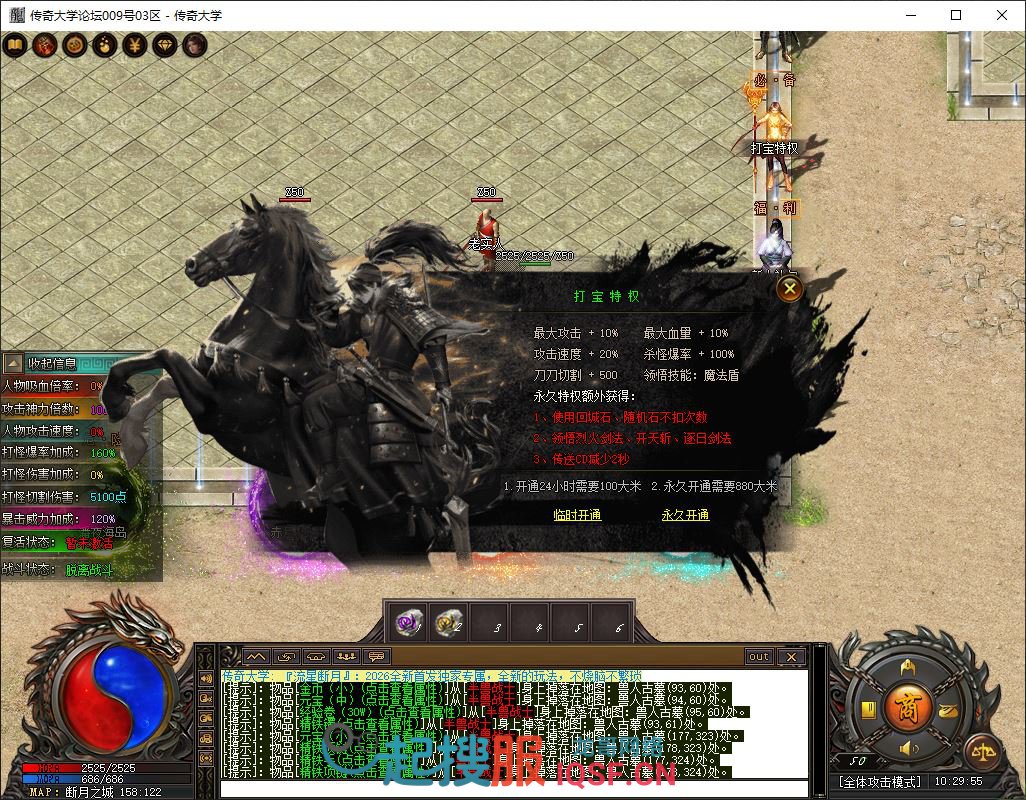The height and width of the screenshot is (800, 1026).
Task: Click the helmet character icon
Action: click(908, 667)
